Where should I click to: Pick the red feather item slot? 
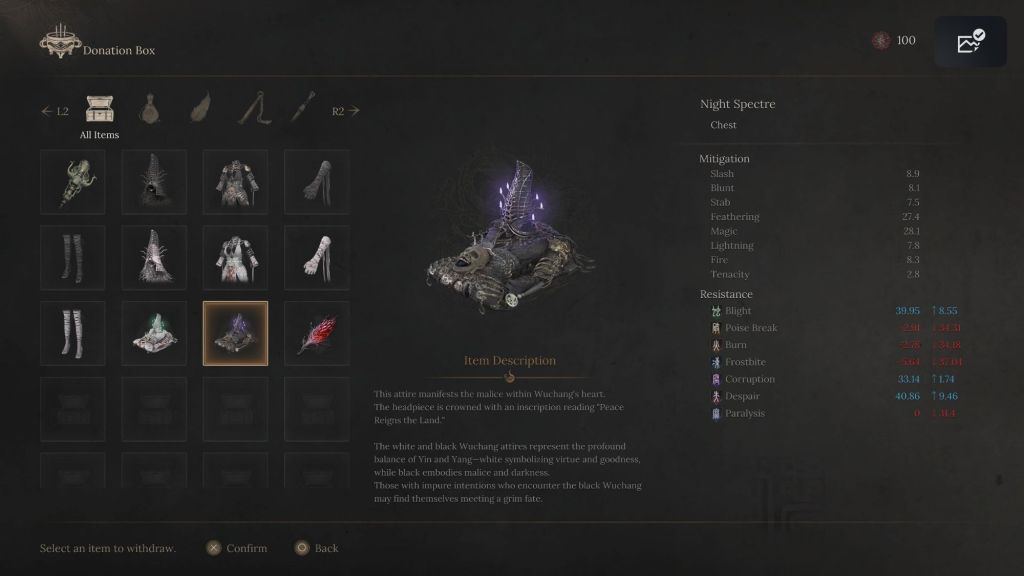(x=316, y=333)
